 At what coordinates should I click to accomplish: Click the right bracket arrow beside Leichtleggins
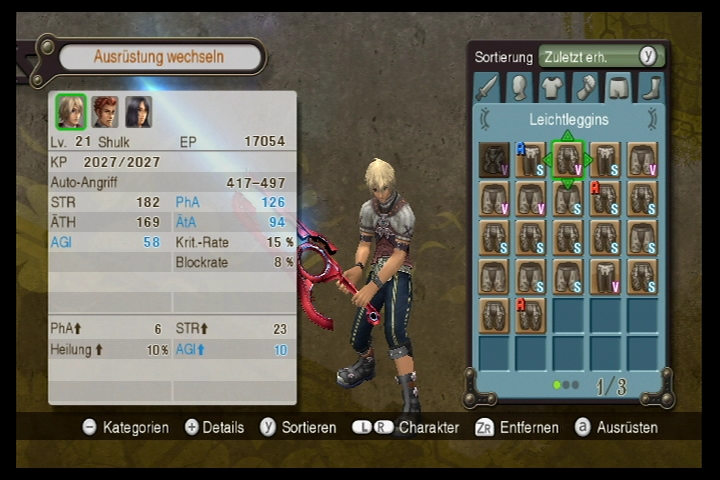coord(652,119)
